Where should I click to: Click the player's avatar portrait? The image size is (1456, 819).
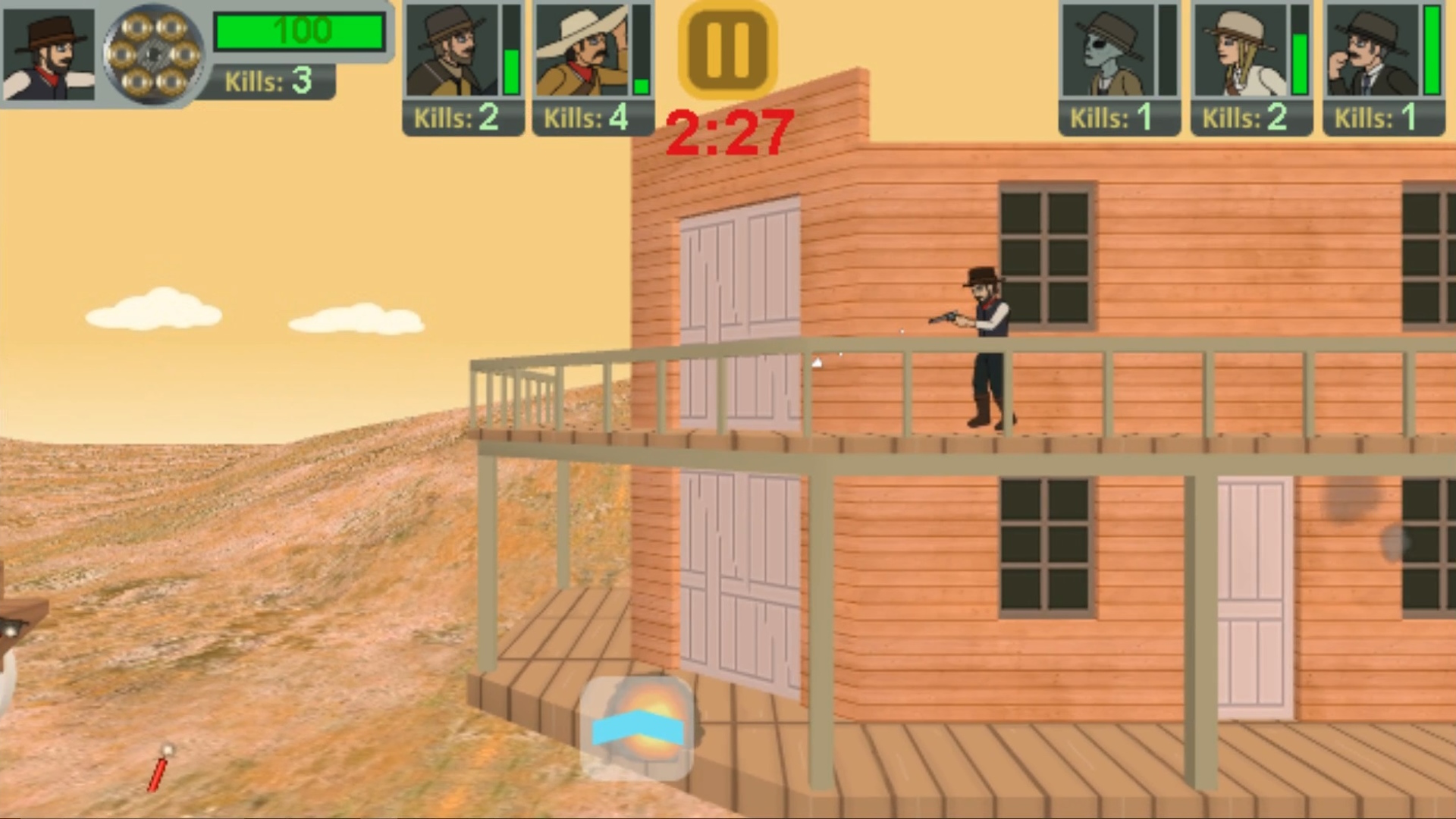(49, 52)
